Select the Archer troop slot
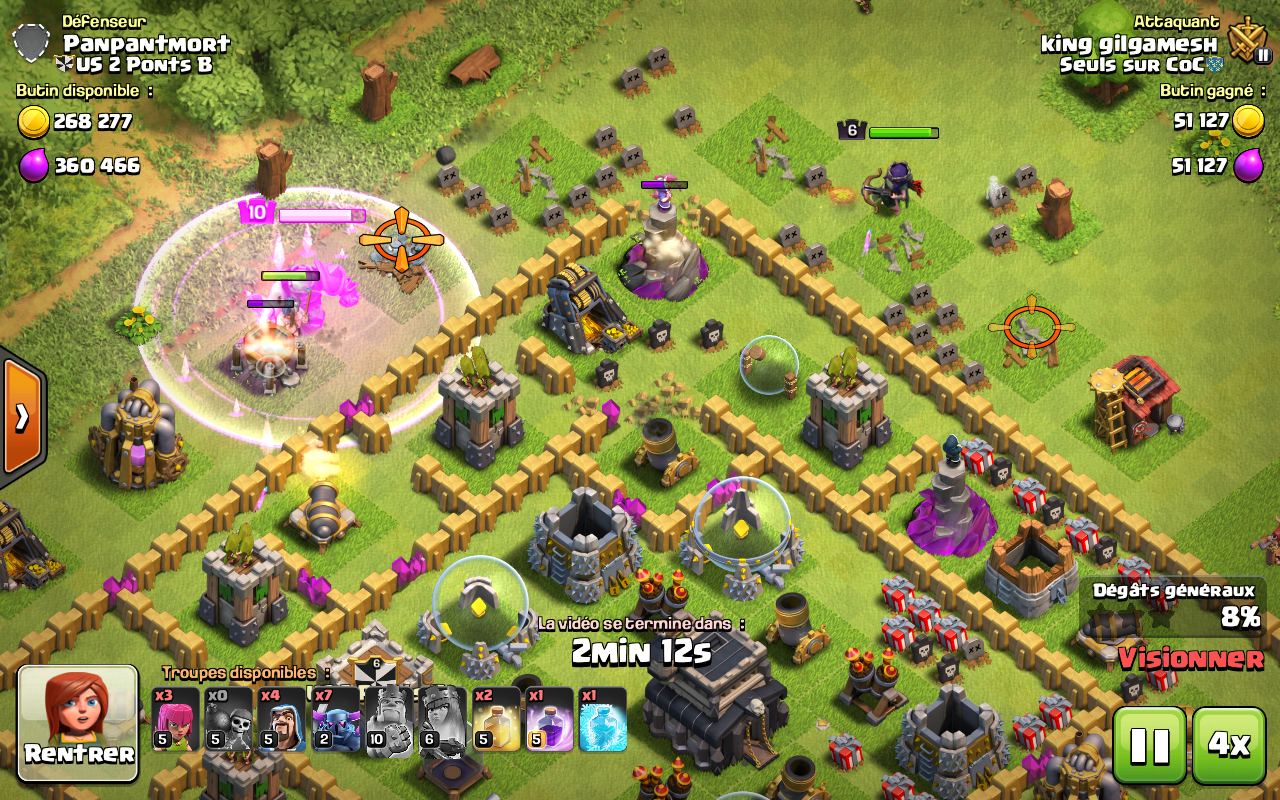 point(176,719)
